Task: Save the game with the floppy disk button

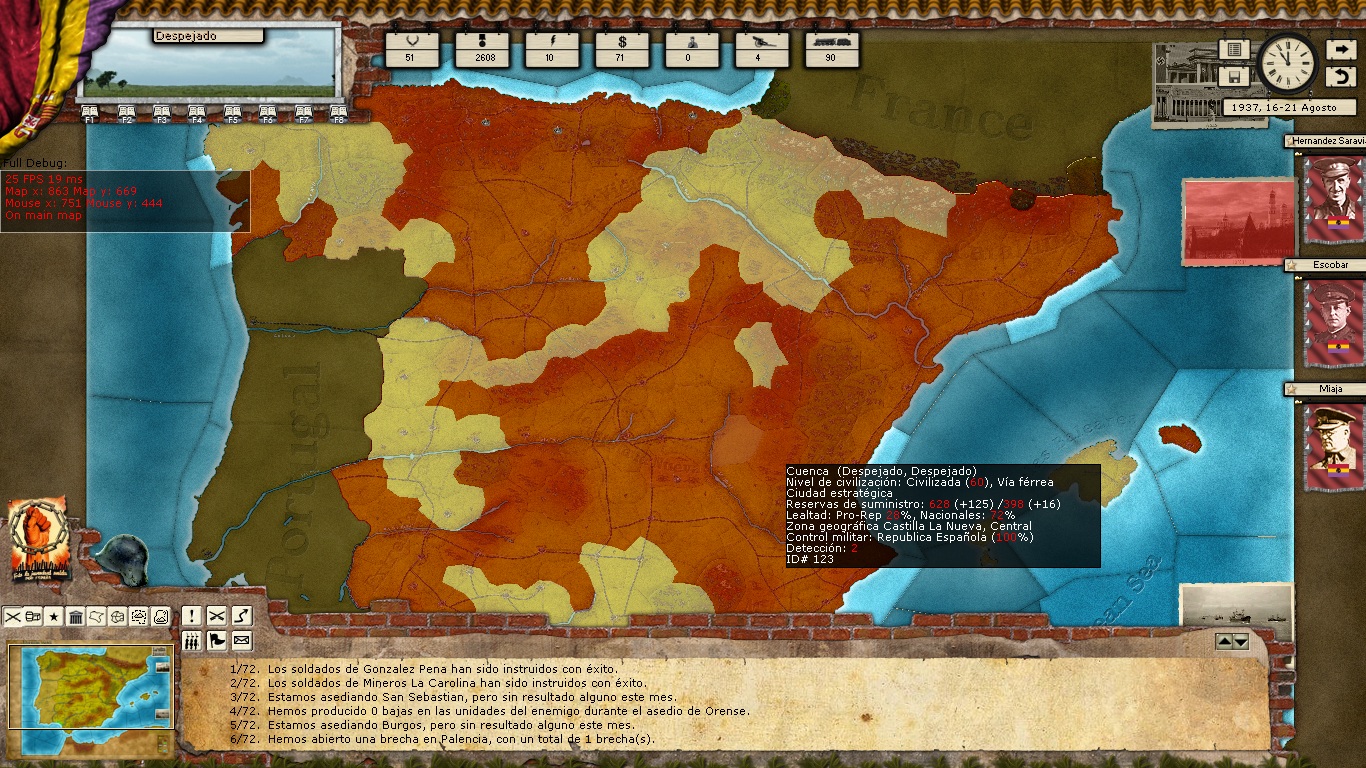Action: click(1234, 77)
